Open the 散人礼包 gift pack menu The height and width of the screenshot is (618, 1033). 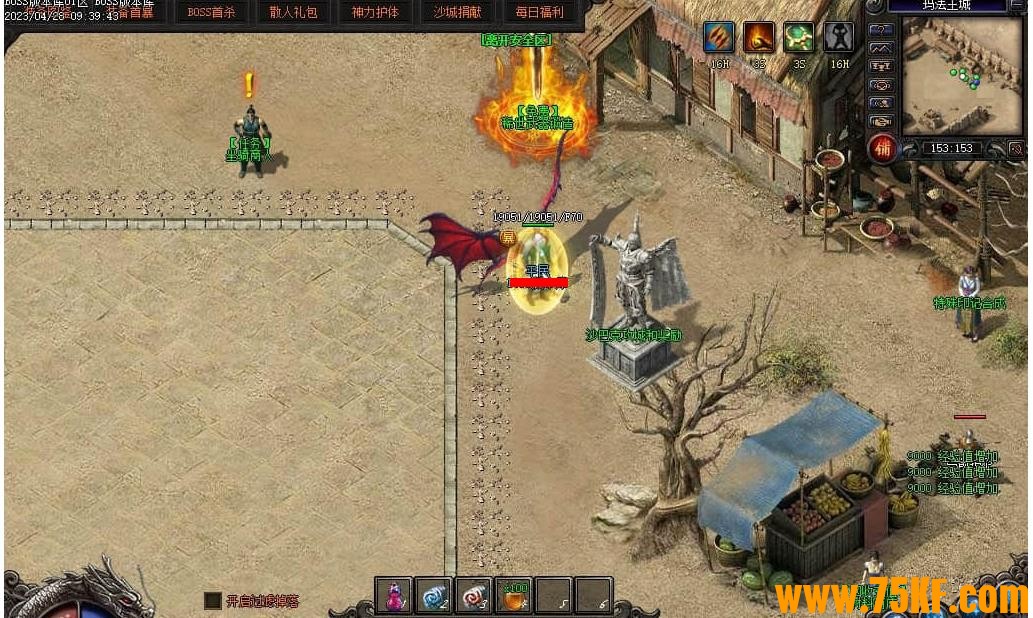tap(293, 13)
